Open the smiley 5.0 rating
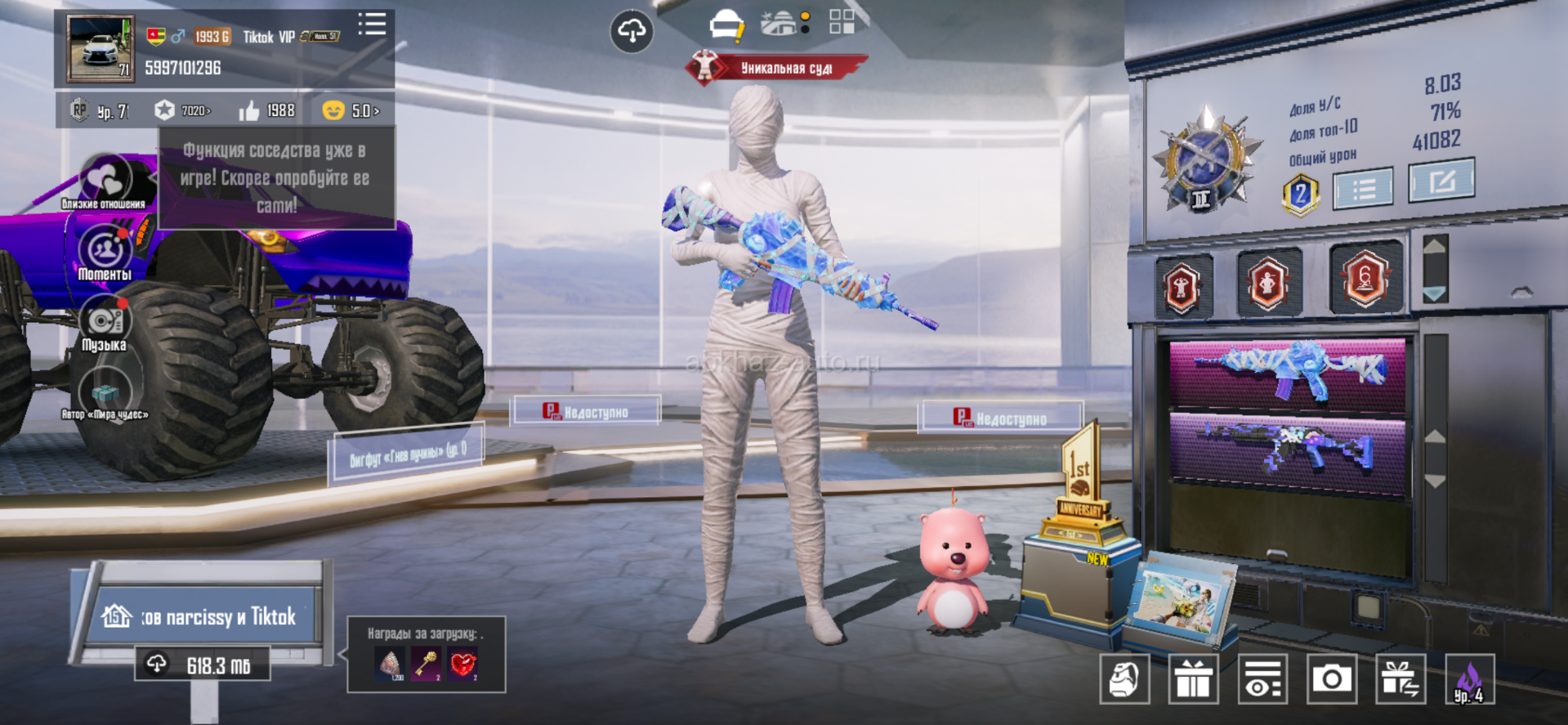Screen dimensions: 1568x725 pyautogui.click(x=351, y=110)
